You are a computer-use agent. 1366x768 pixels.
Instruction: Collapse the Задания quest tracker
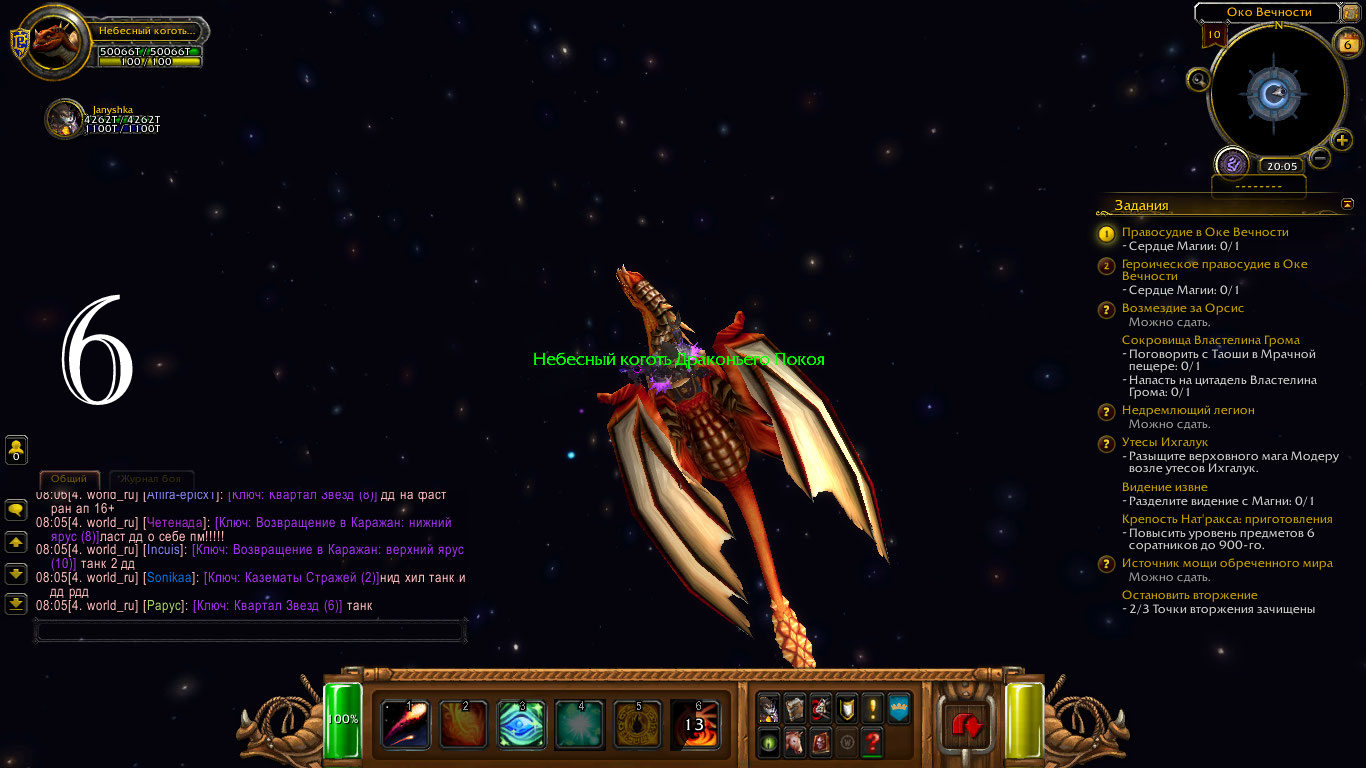1347,204
